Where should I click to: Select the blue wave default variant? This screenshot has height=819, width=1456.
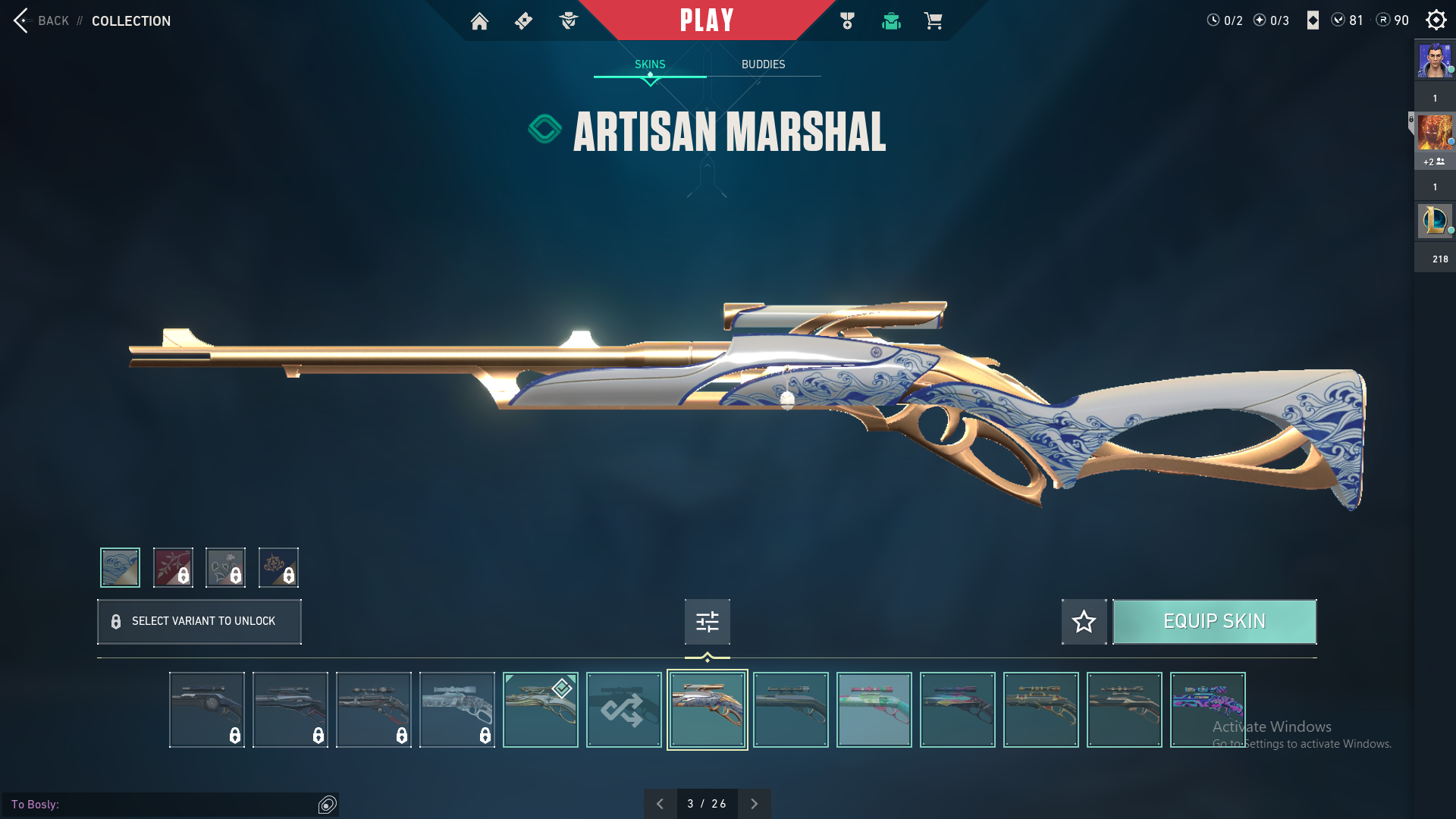coord(121,567)
